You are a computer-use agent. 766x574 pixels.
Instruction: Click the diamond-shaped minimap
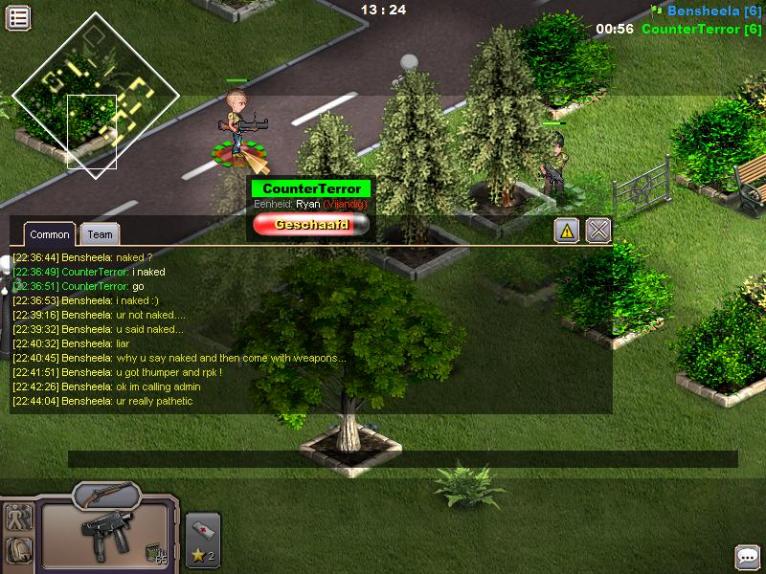[x=96, y=95]
